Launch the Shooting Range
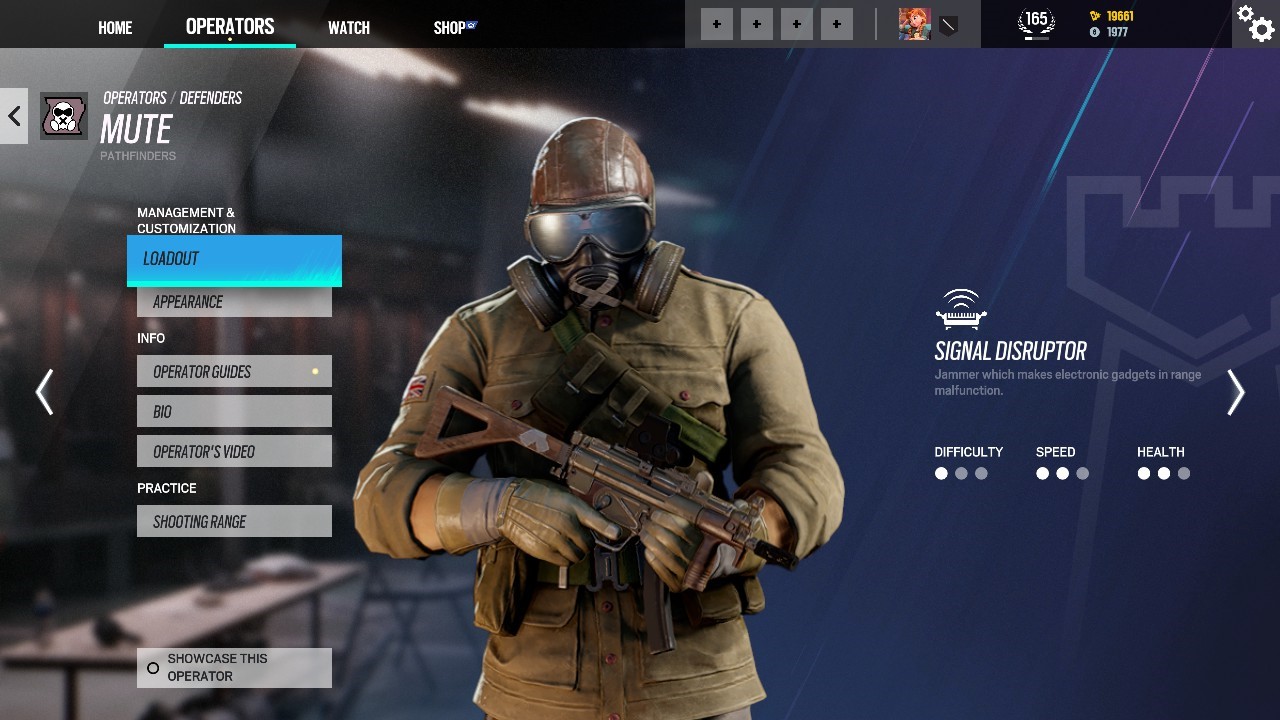 (234, 520)
